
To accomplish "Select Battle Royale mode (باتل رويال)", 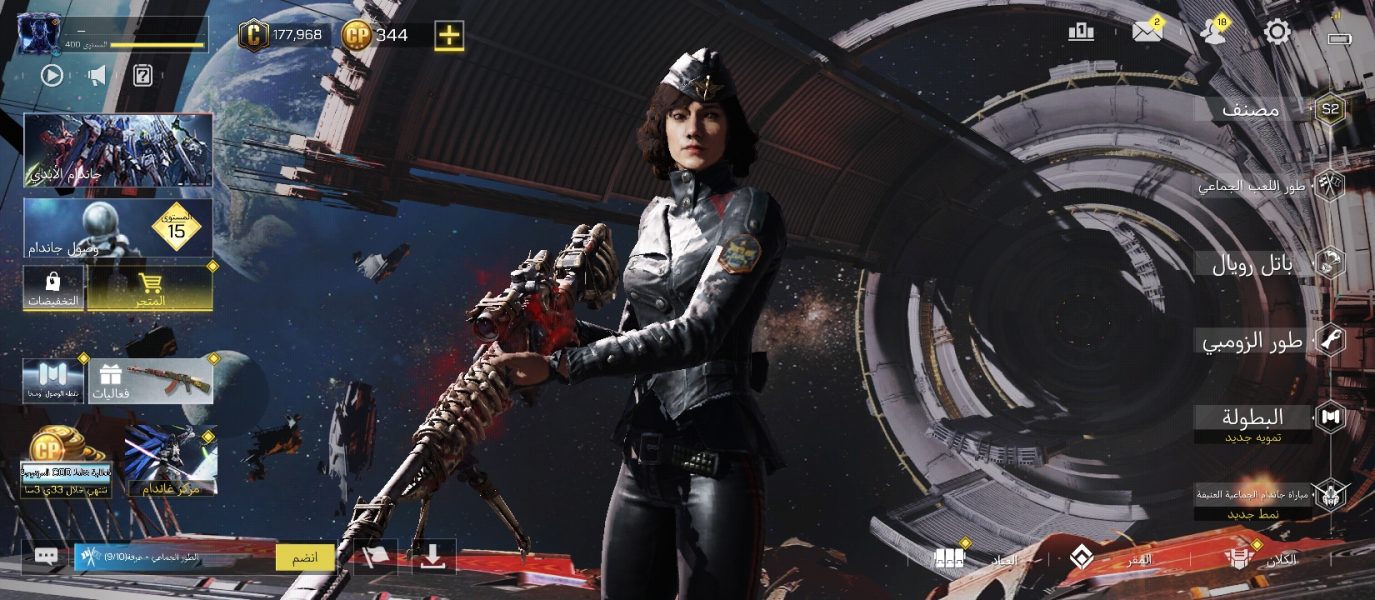I will coord(1253,264).
